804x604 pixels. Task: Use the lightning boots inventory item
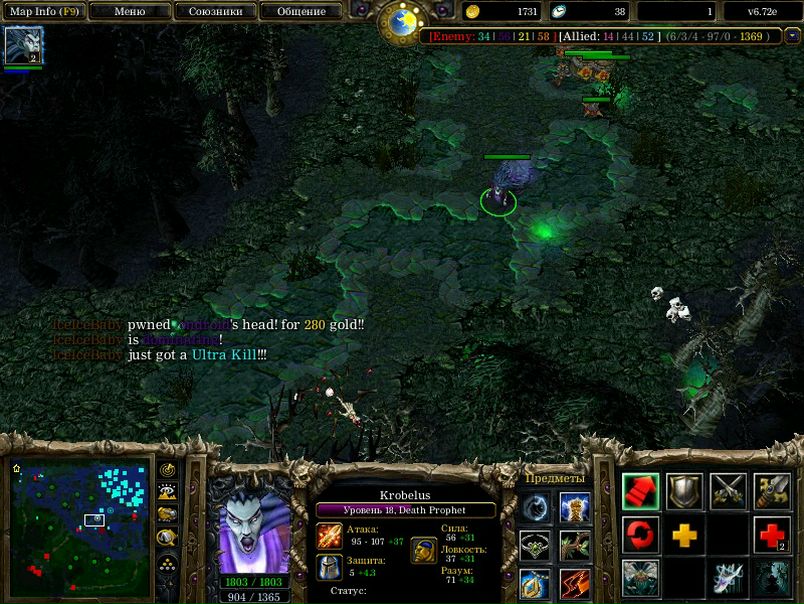click(x=574, y=582)
